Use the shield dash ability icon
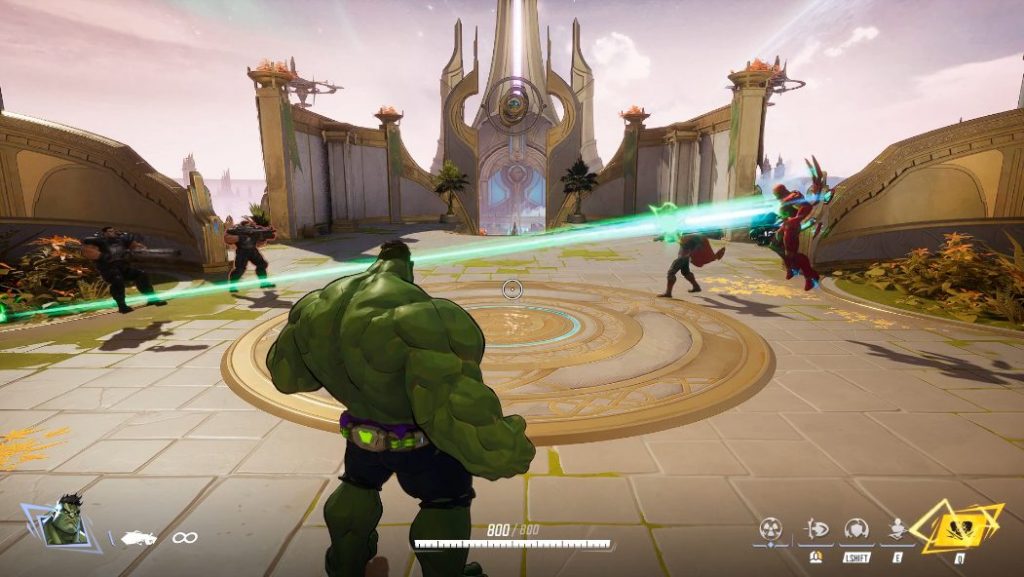1024x577 pixels. coord(815,528)
